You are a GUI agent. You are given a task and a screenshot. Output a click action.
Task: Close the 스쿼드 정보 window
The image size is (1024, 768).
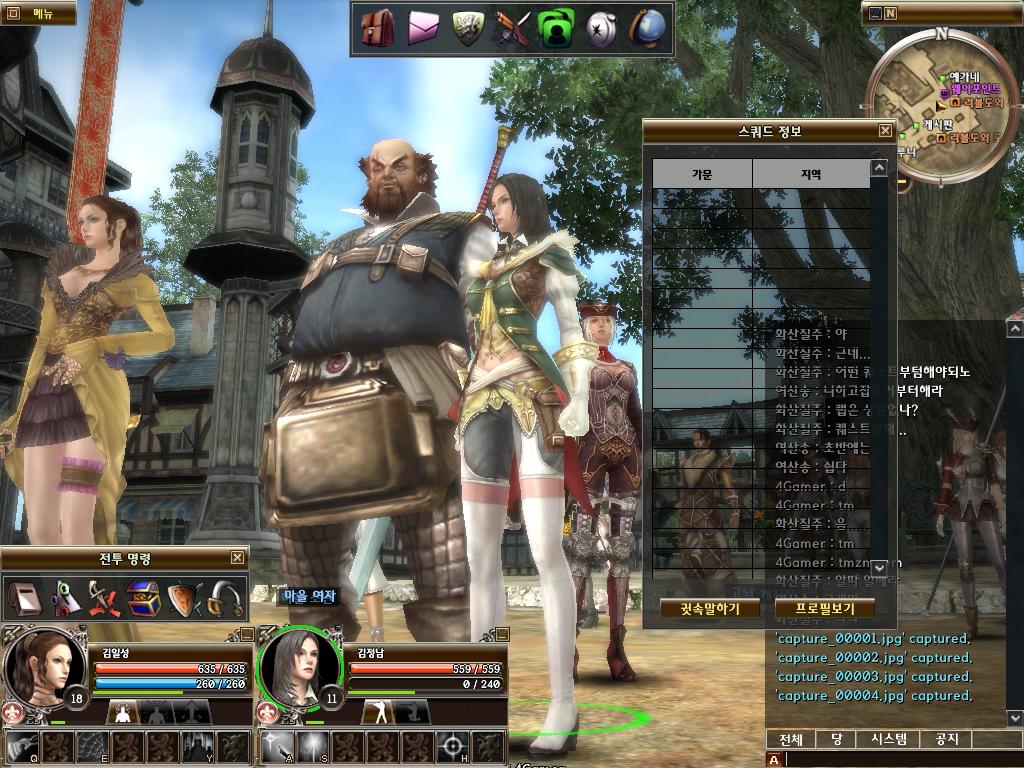pos(885,131)
